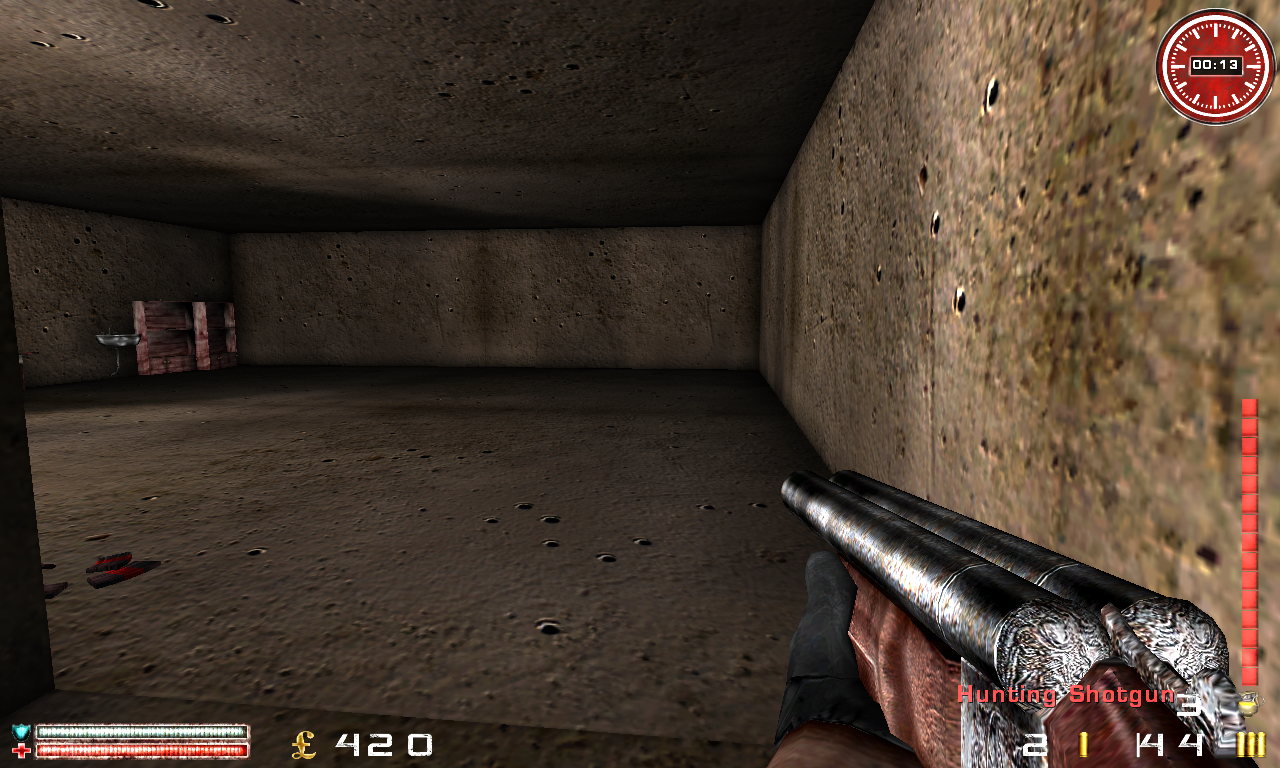Click the red health bar
Image resolution: width=1280 pixels, height=768 pixels.
tap(140, 750)
